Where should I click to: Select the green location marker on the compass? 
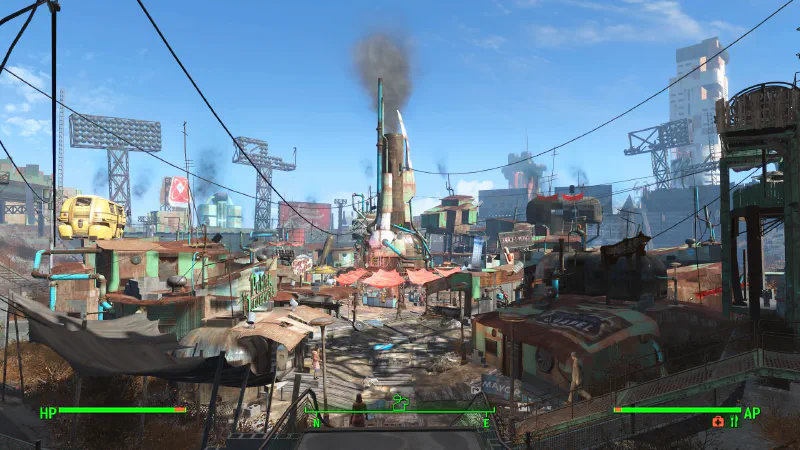coord(401,403)
